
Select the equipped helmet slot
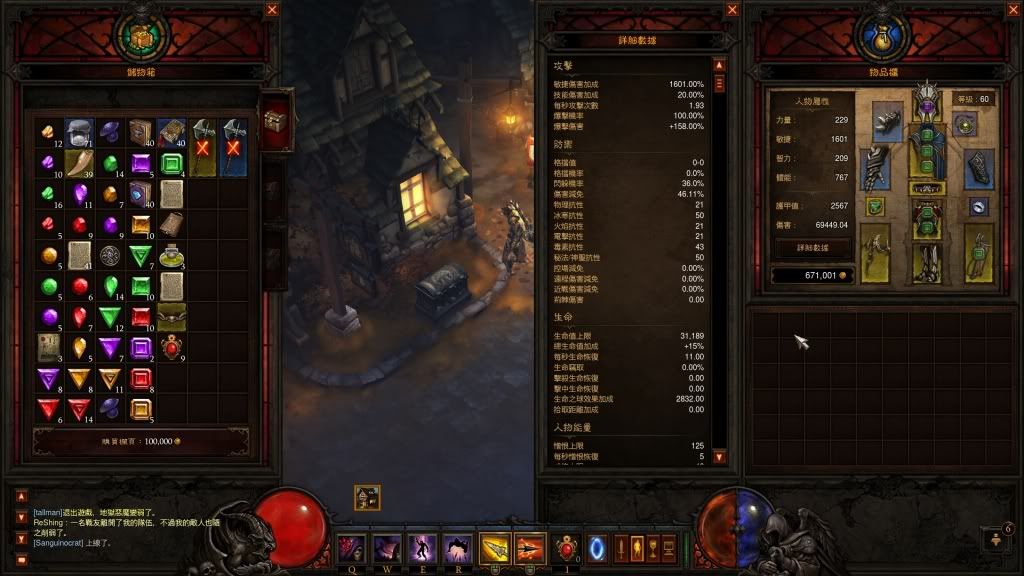(x=927, y=104)
